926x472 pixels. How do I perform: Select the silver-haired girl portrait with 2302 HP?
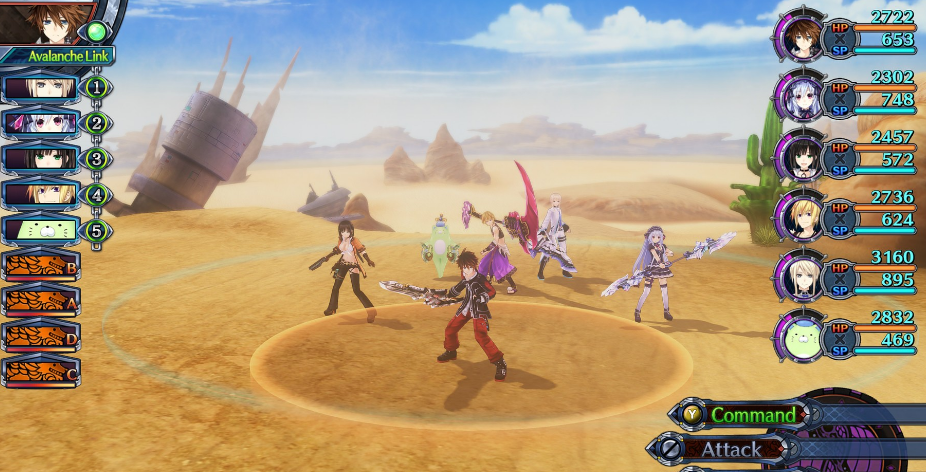coord(800,99)
